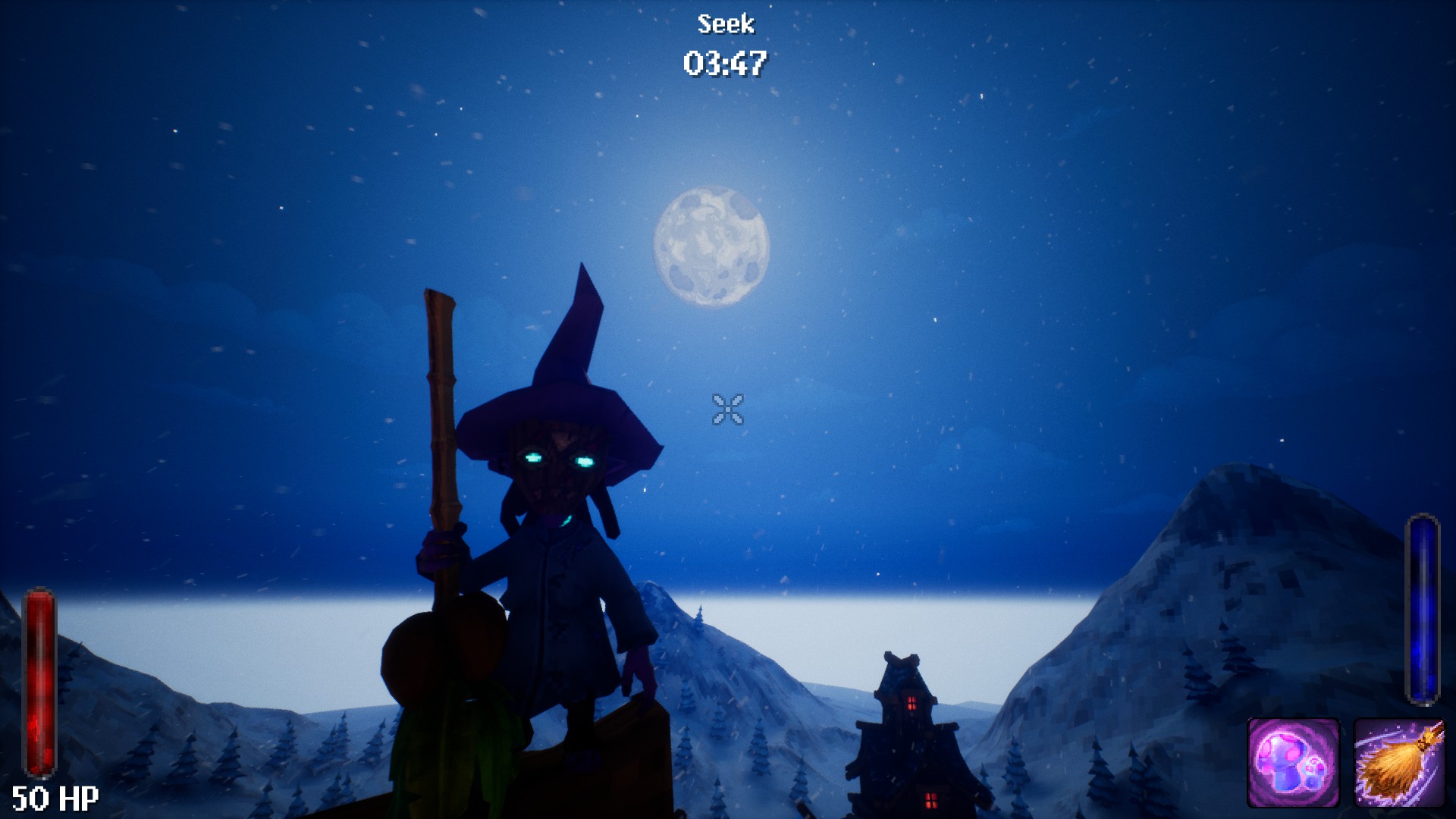Select the Seek mode label at top
This screenshot has height=819, width=1456.
726,24
